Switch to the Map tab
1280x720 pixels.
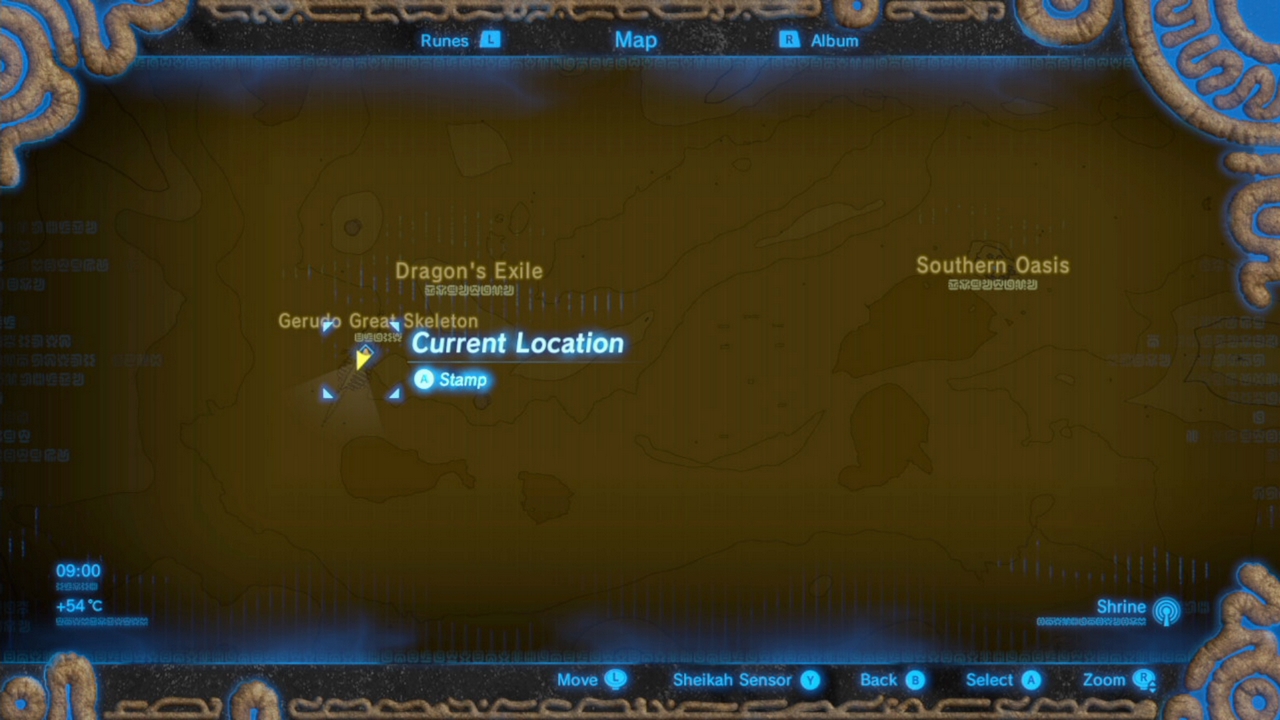[636, 40]
